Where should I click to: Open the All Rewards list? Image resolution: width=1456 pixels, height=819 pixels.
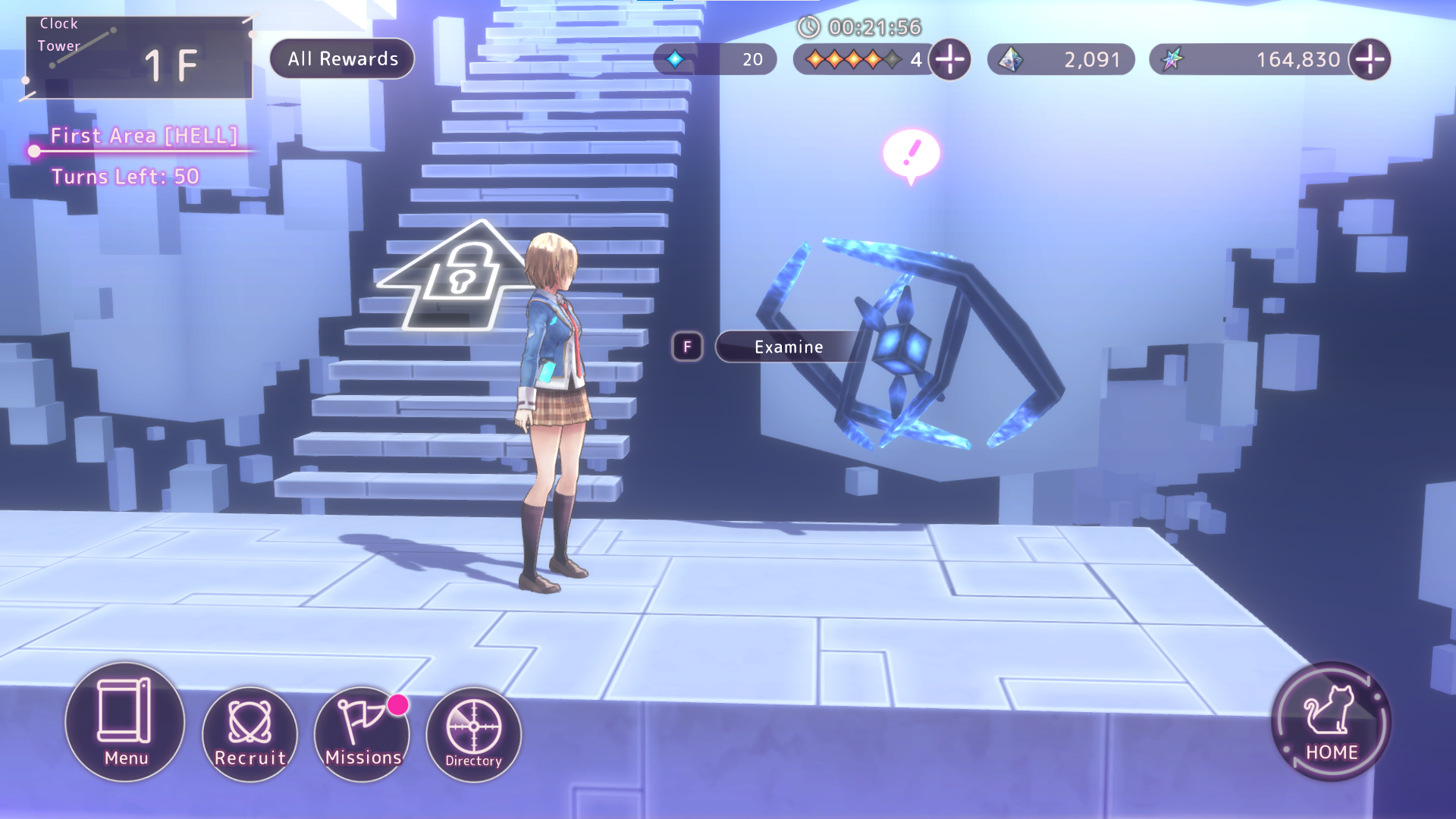click(x=342, y=59)
